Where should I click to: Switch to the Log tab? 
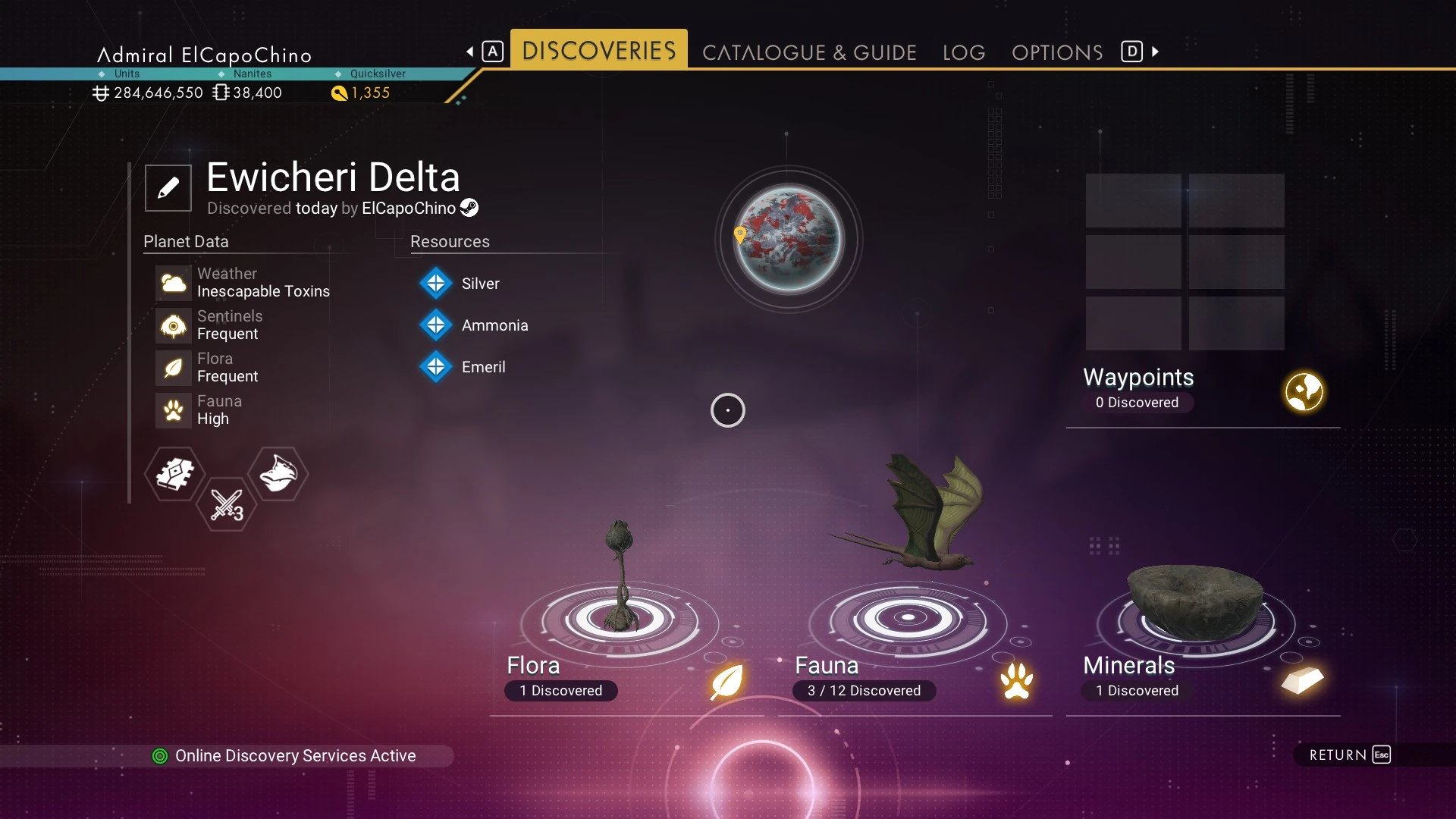(x=964, y=52)
